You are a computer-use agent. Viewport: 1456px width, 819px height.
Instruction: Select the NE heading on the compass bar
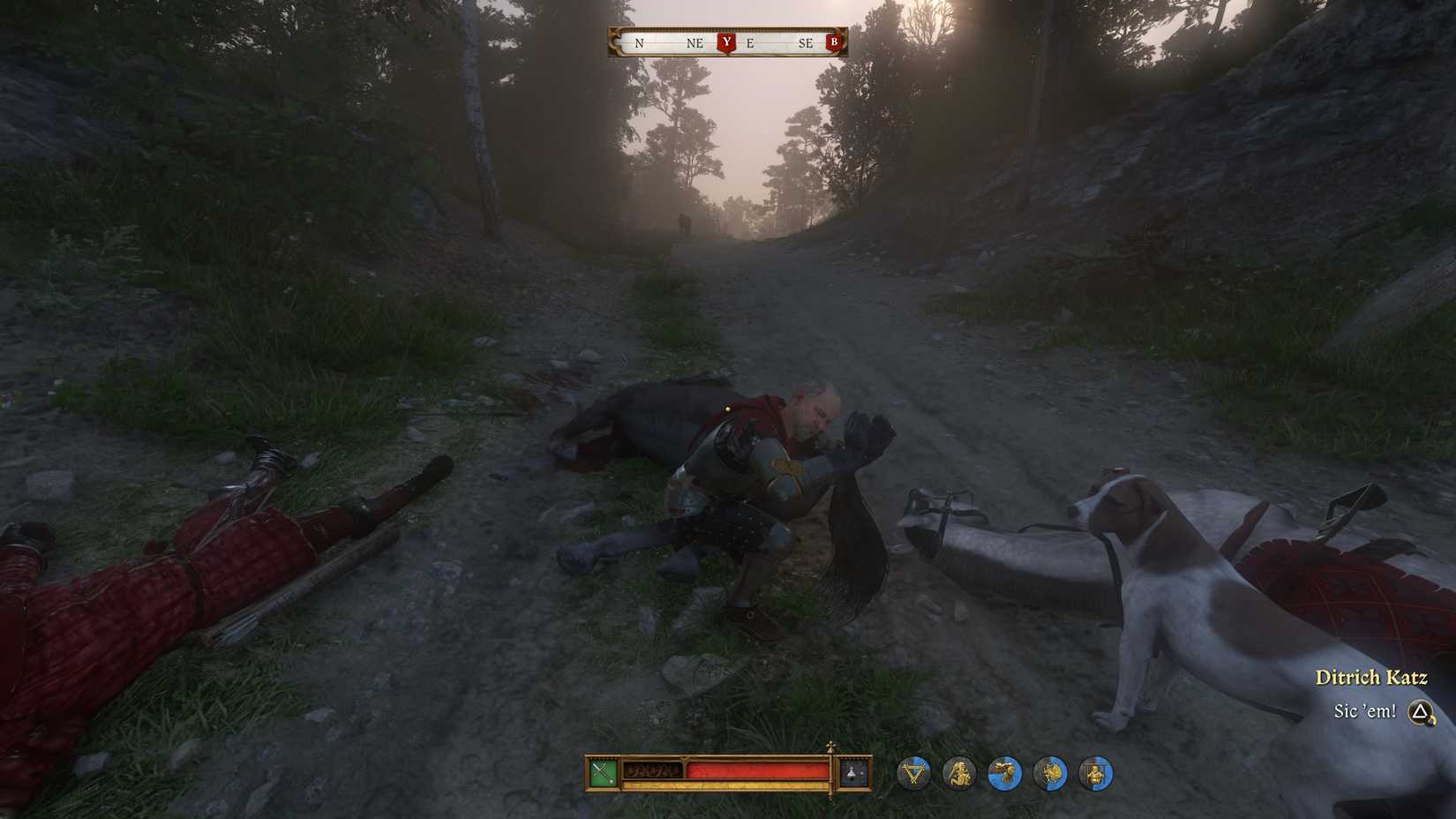pos(694,42)
